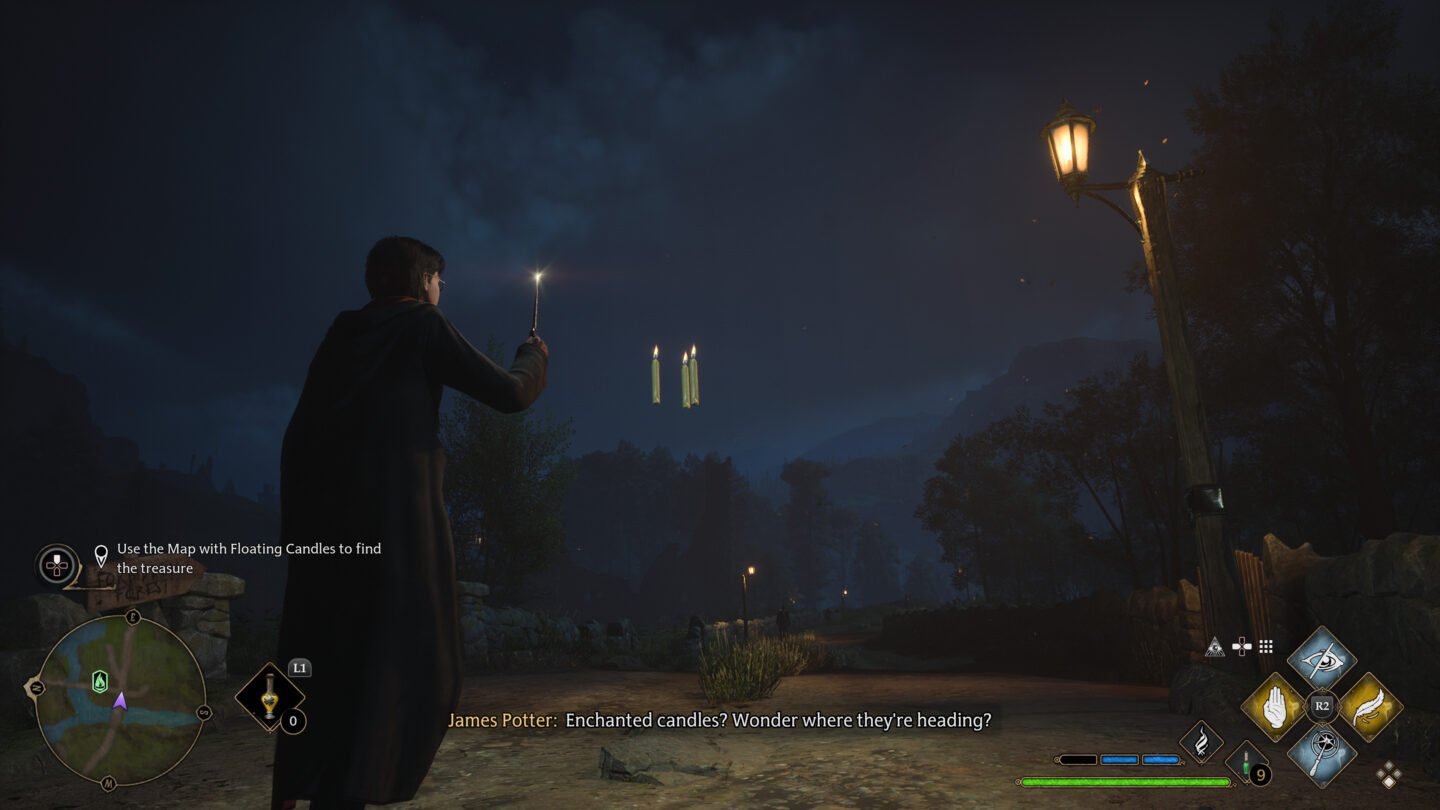1440x810 pixels.
Task: Open the nine-dot grid menu icon
Action: [x=1266, y=647]
